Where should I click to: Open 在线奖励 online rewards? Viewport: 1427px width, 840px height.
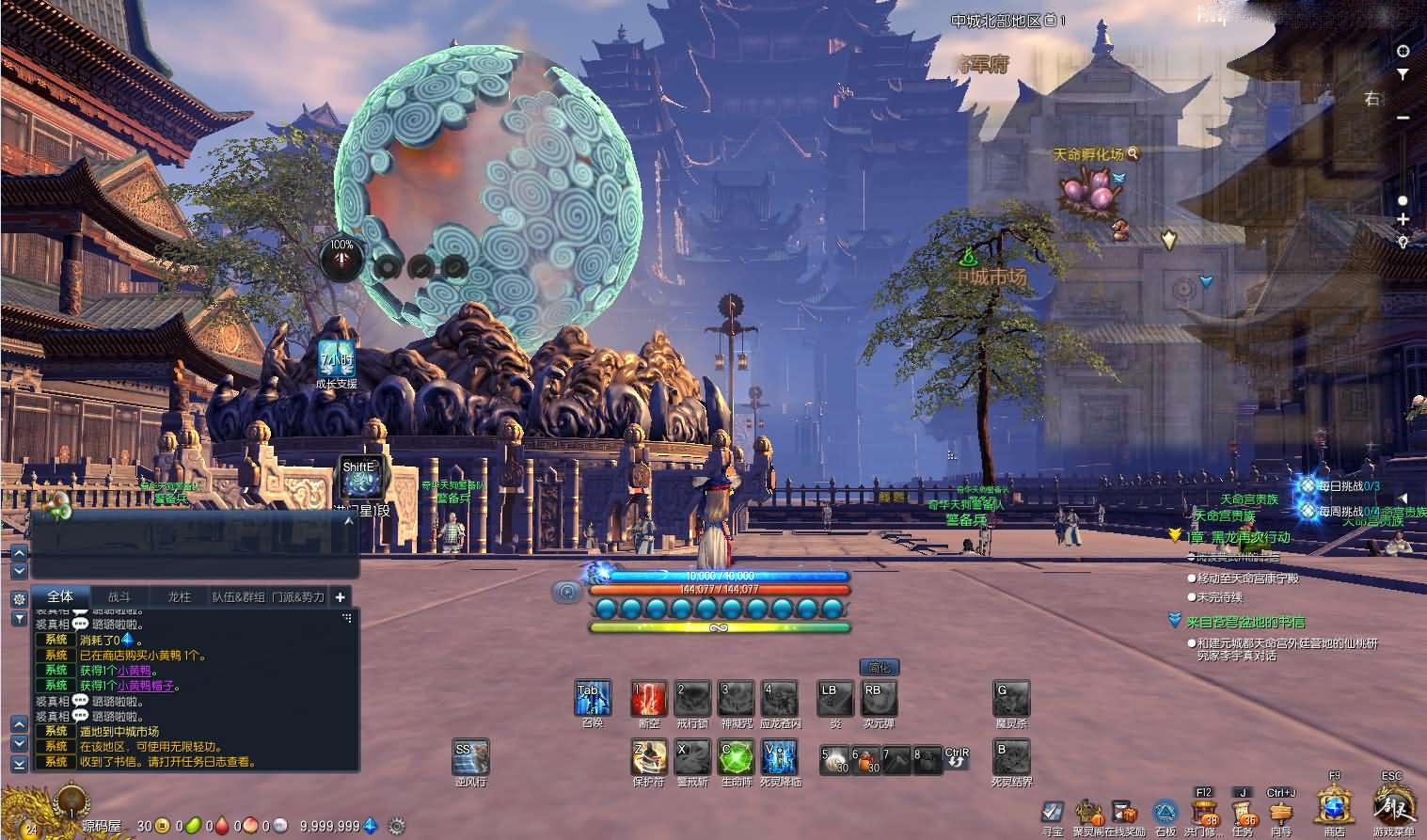tap(1124, 813)
